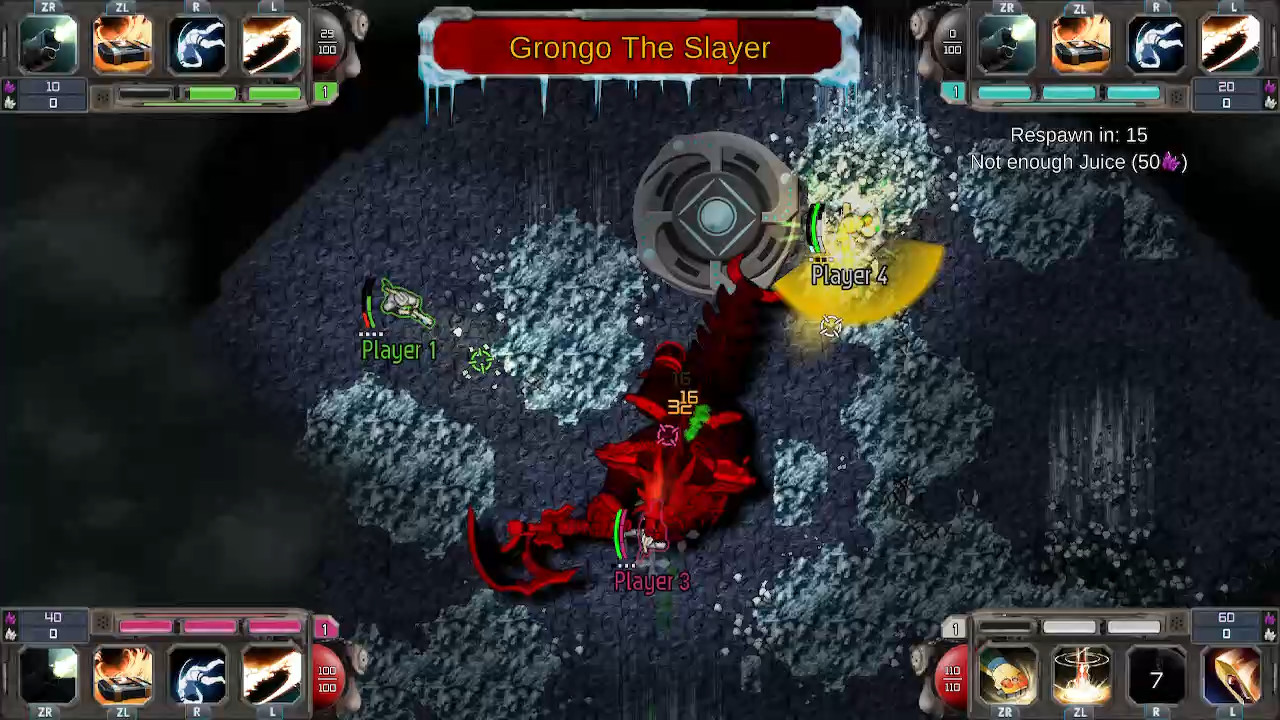The image size is (1280, 720).
Task: Click Player 1's L fiery slash ability icon
Action: (x=270, y=44)
